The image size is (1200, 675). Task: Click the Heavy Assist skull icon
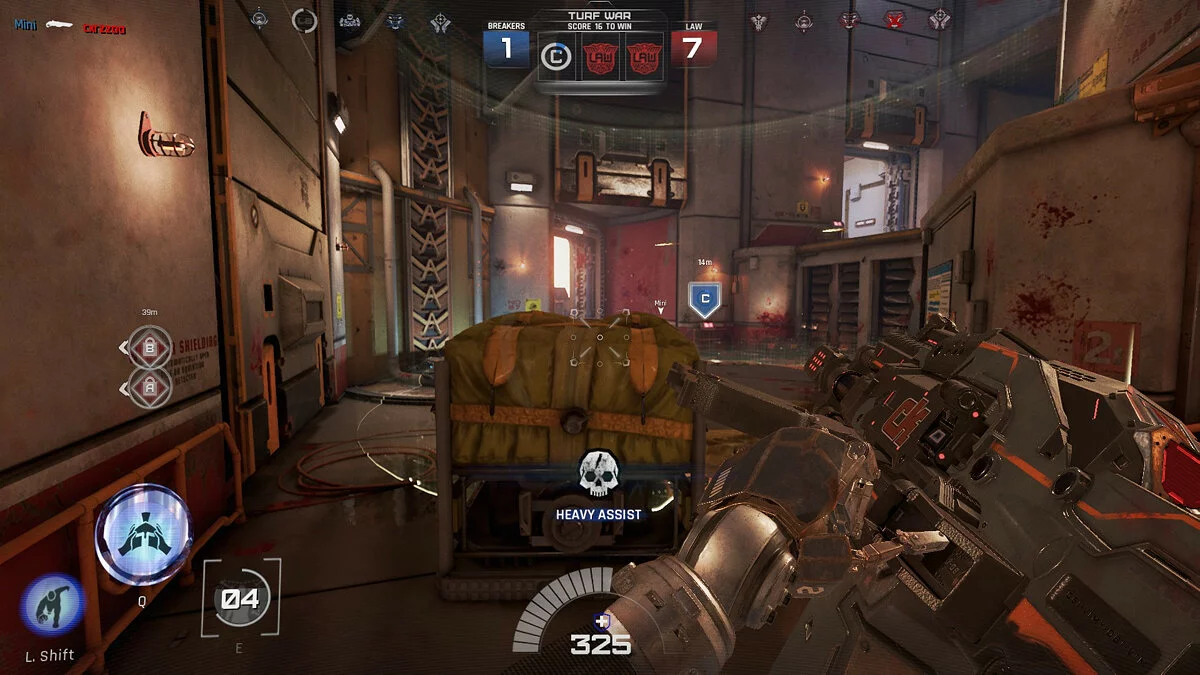click(x=599, y=473)
